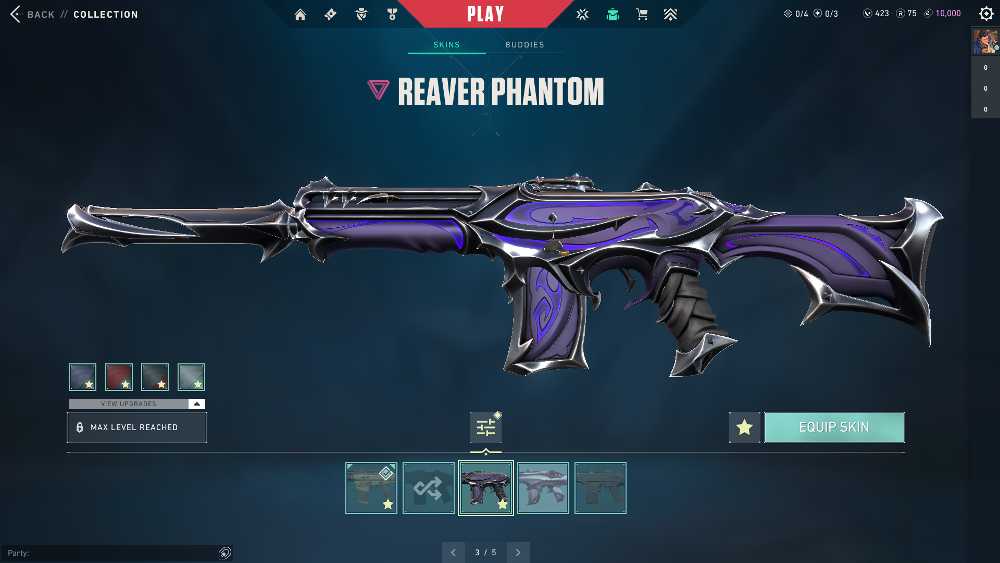
Task: Go to the previous skin page arrow
Action: tap(454, 552)
